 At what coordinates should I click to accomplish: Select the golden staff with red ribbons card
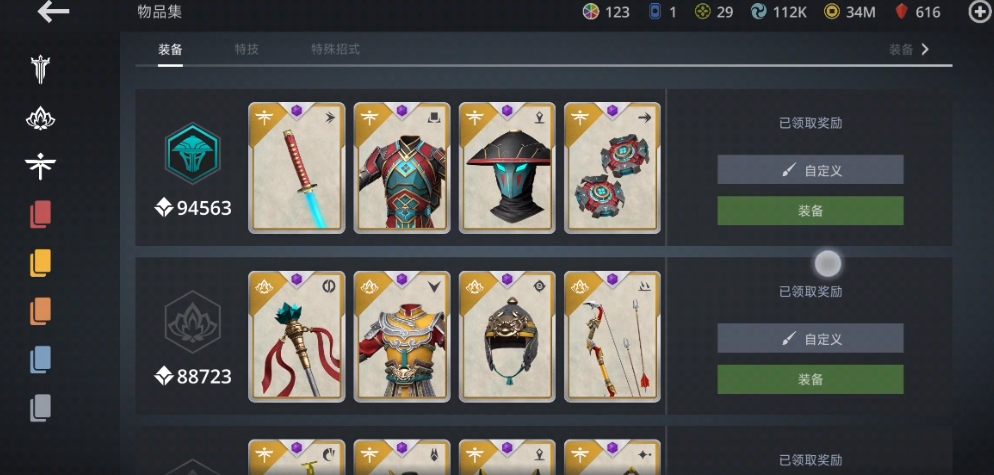pos(296,337)
